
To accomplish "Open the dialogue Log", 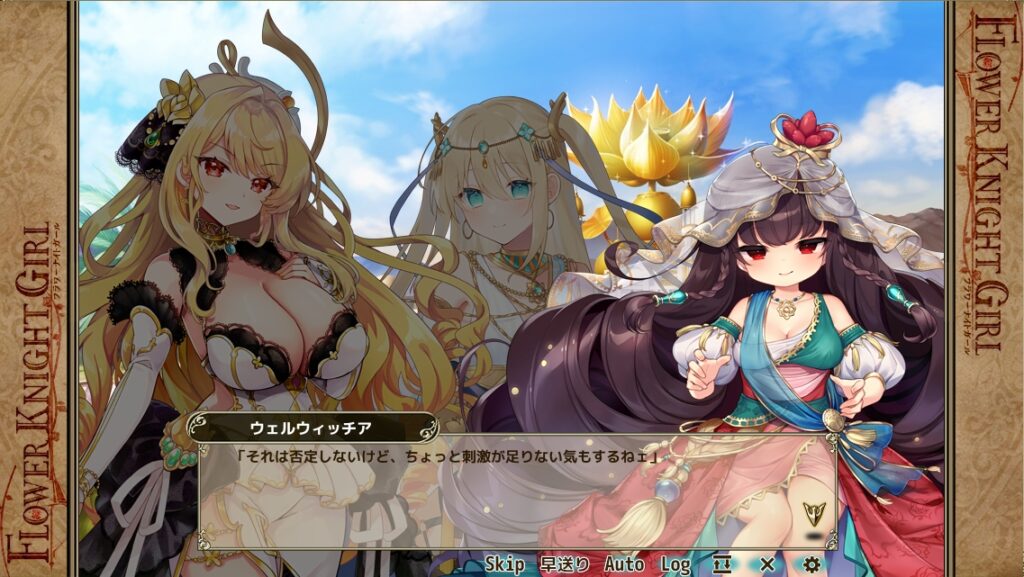I will (x=675, y=565).
